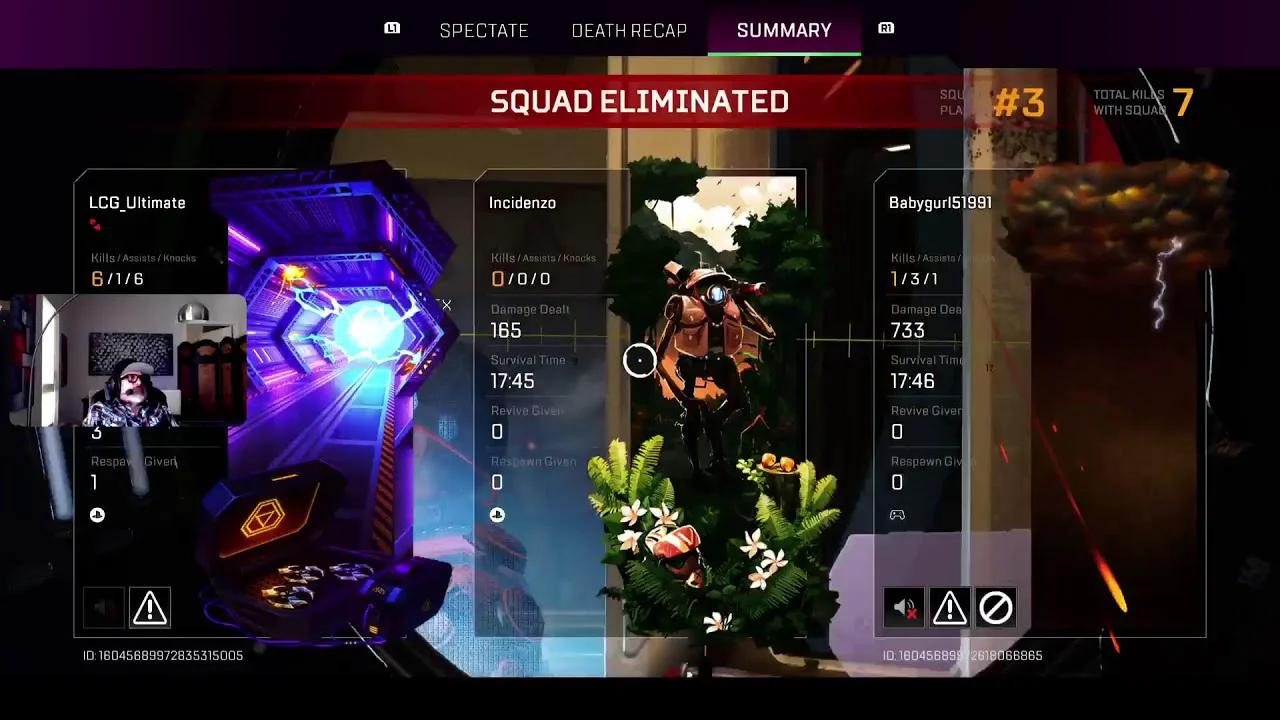Switch to the SPECTATE tab
The image size is (1280, 720).
tap(484, 30)
